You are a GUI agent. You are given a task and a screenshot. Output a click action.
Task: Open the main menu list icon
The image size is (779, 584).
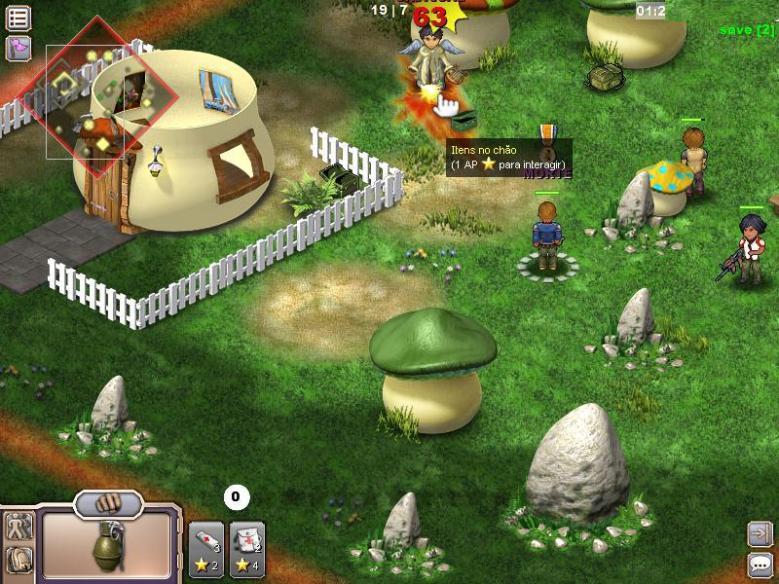18,17
